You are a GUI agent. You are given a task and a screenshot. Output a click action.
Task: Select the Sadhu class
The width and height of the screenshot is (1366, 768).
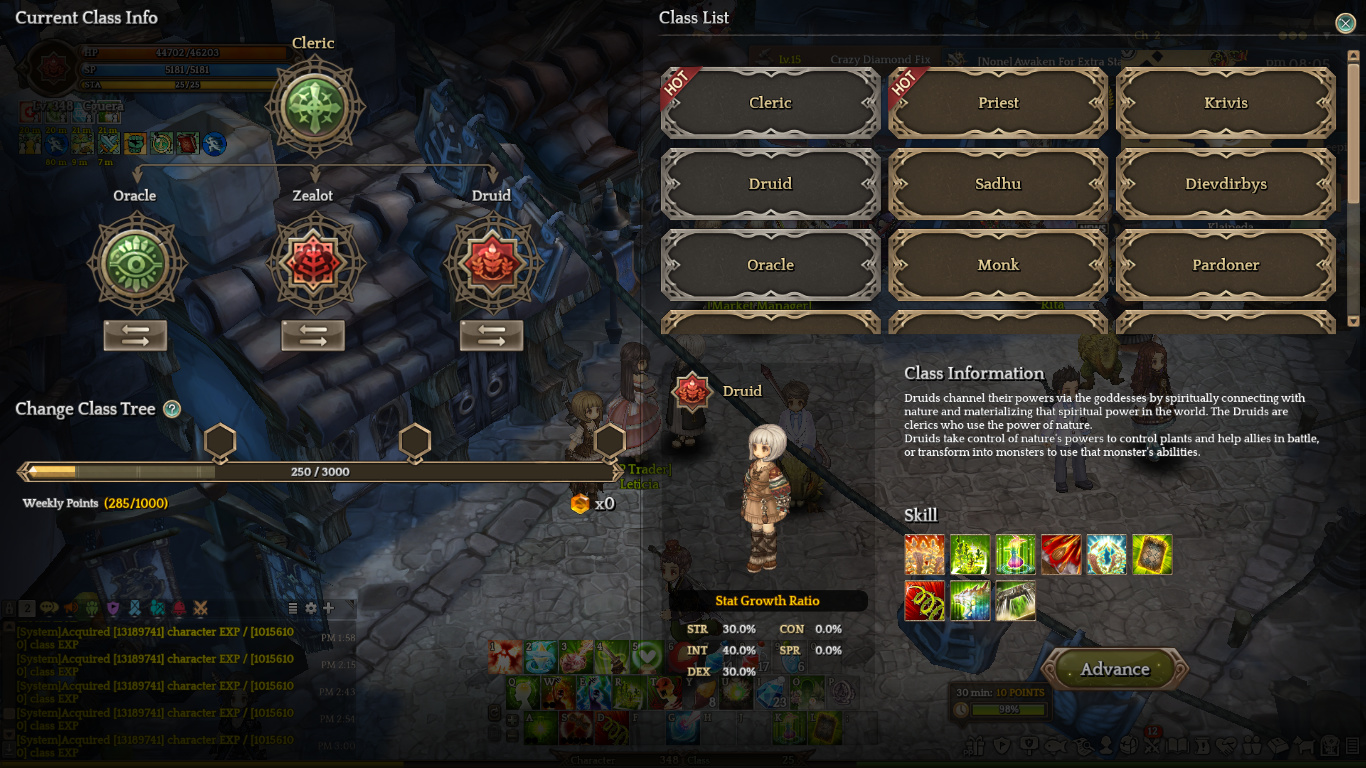(998, 184)
